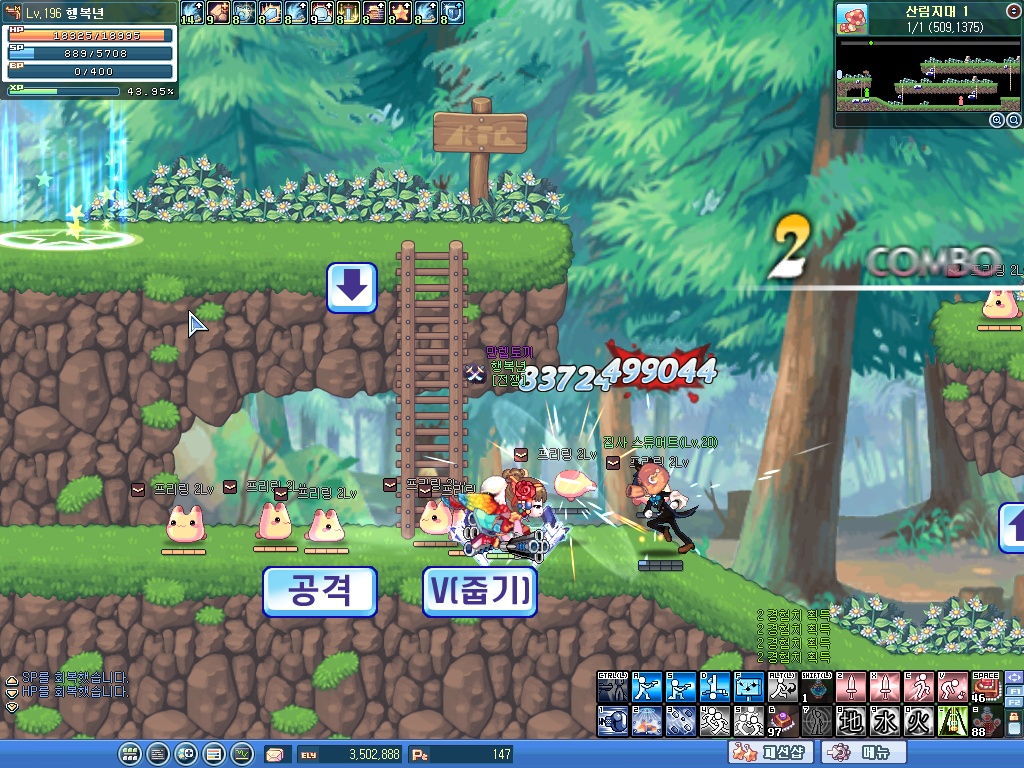The height and width of the screenshot is (768, 1024).
Task: Activate the 火 fire skill slot
Action: [x=920, y=721]
